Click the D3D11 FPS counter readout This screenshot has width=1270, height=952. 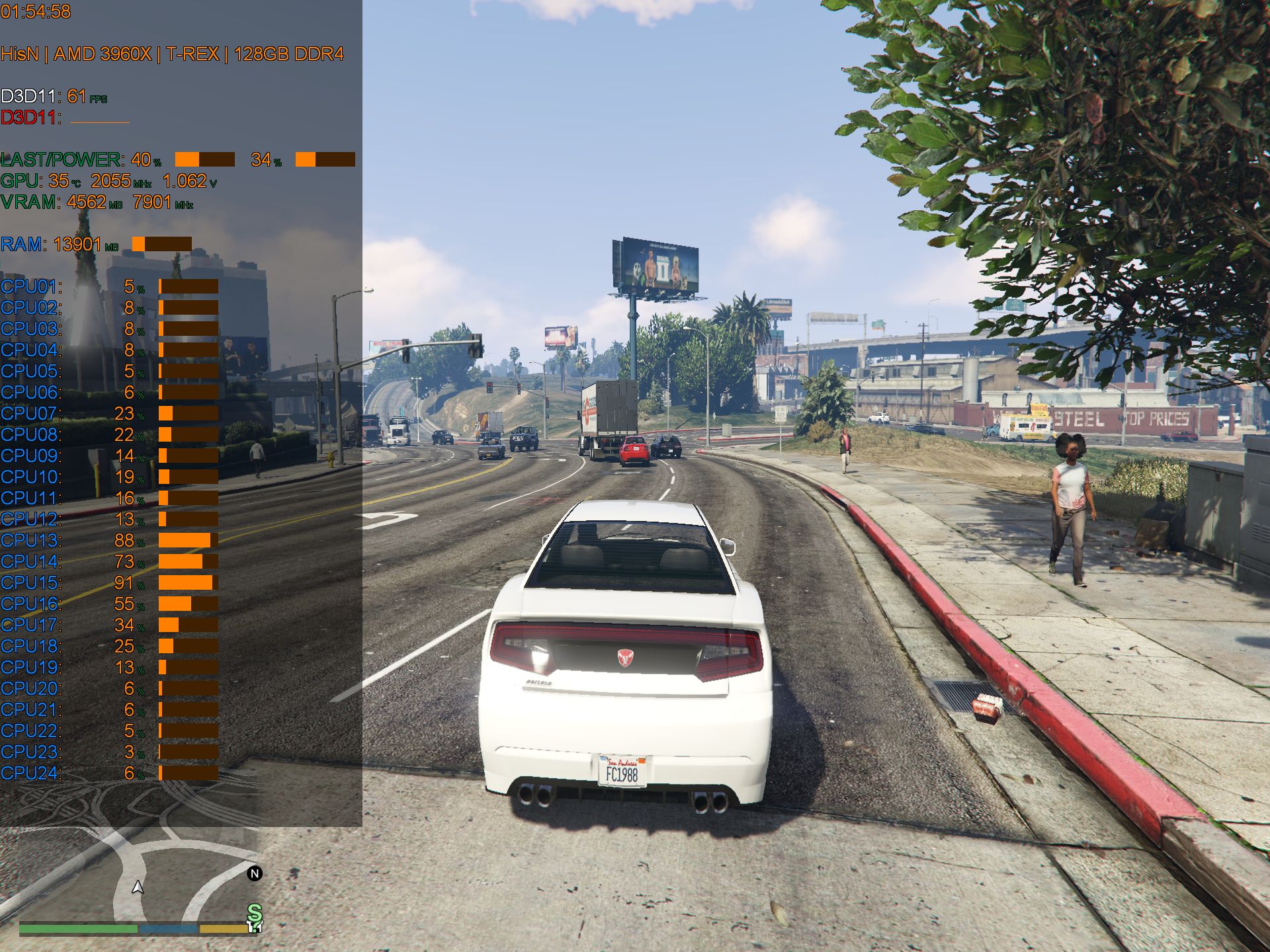[x=76, y=96]
